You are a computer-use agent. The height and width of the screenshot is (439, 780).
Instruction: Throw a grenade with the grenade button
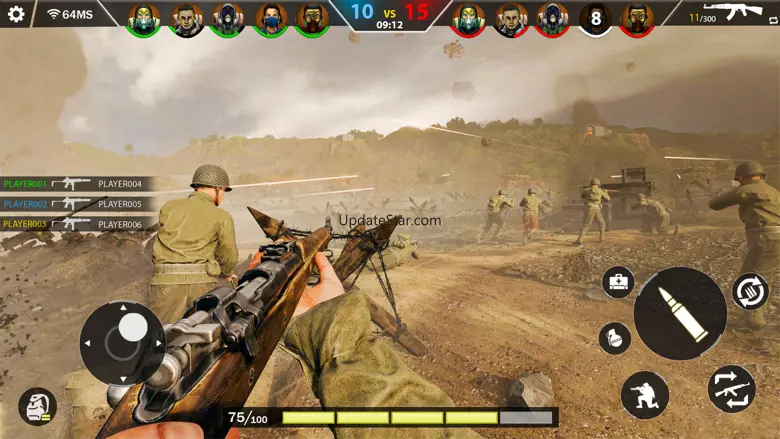tap(614, 338)
